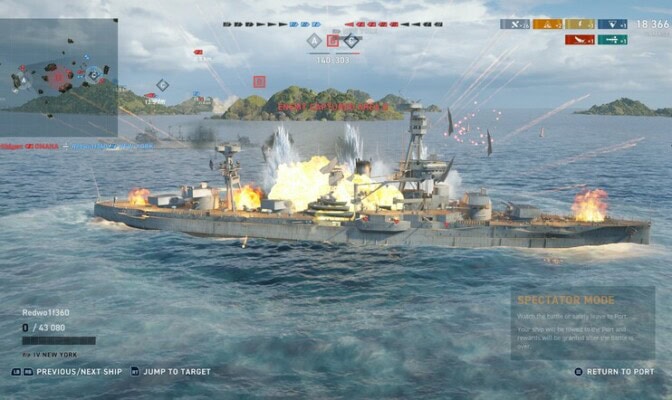This screenshot has width=672, height=400.
Task: Click the capture point A diamond icon
Action: [314, 41]
